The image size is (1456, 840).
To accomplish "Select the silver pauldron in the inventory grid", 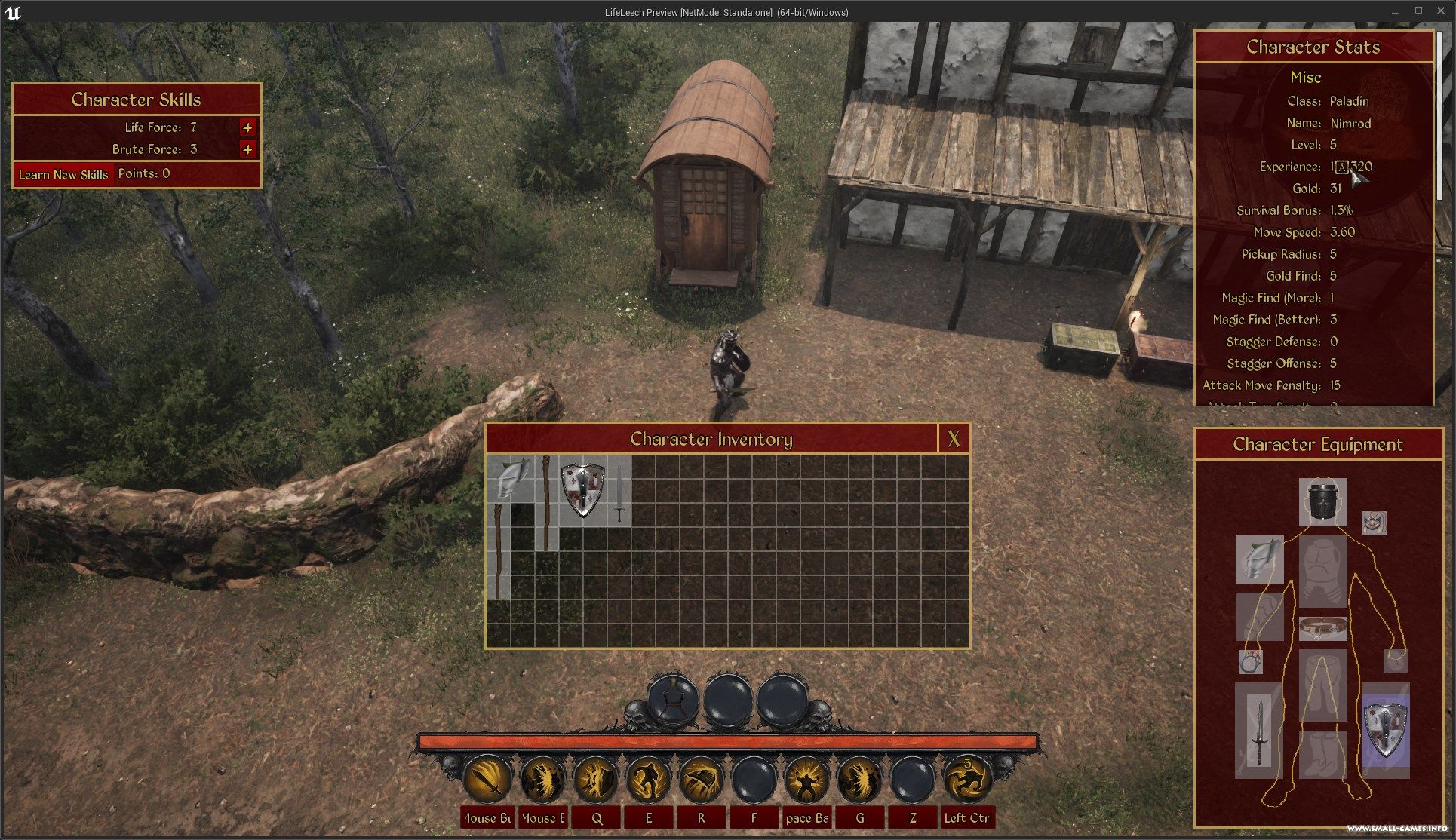I will tap(510, 480).
